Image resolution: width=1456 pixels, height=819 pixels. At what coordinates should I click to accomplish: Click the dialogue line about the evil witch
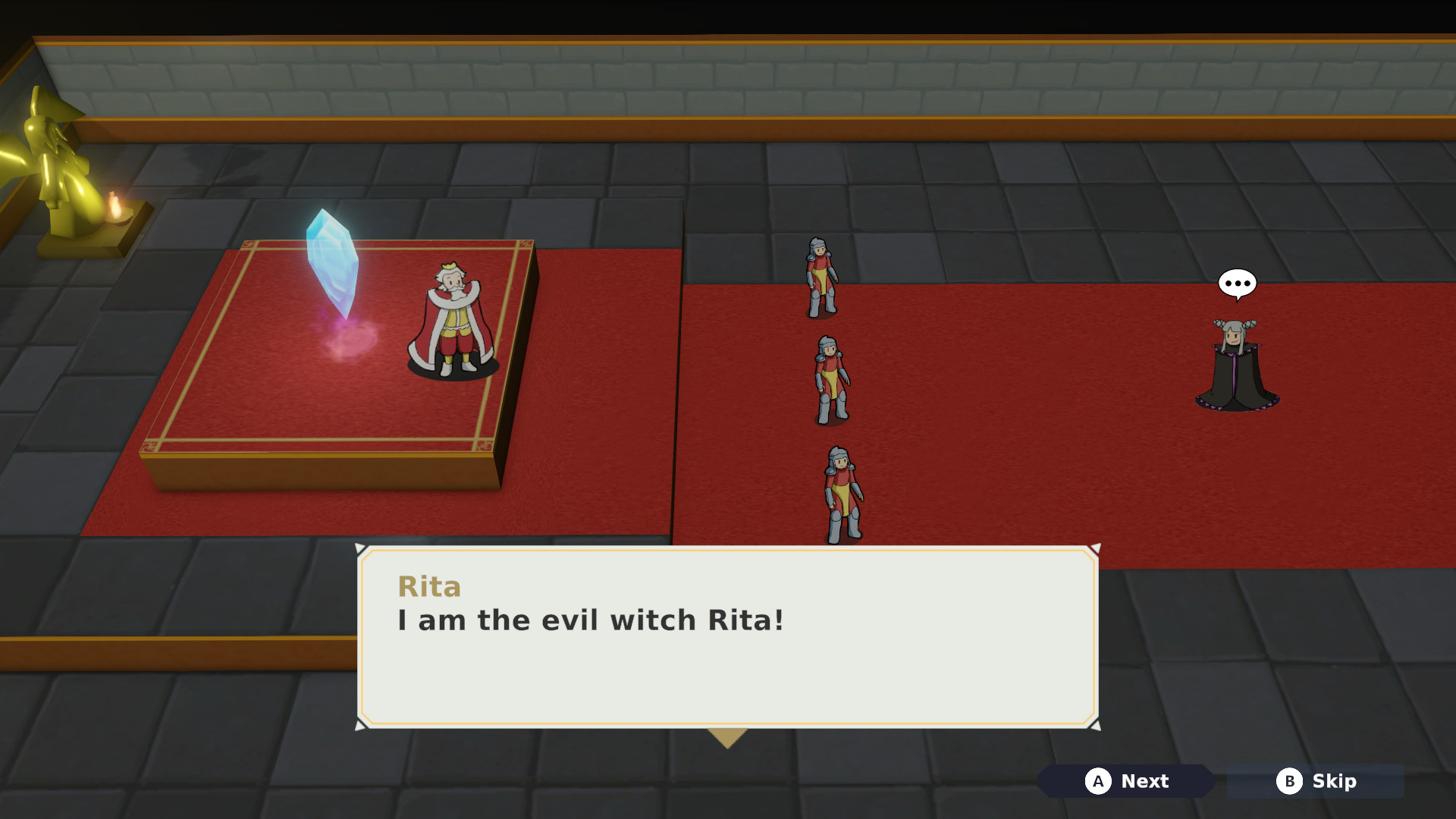click(590, 620)
